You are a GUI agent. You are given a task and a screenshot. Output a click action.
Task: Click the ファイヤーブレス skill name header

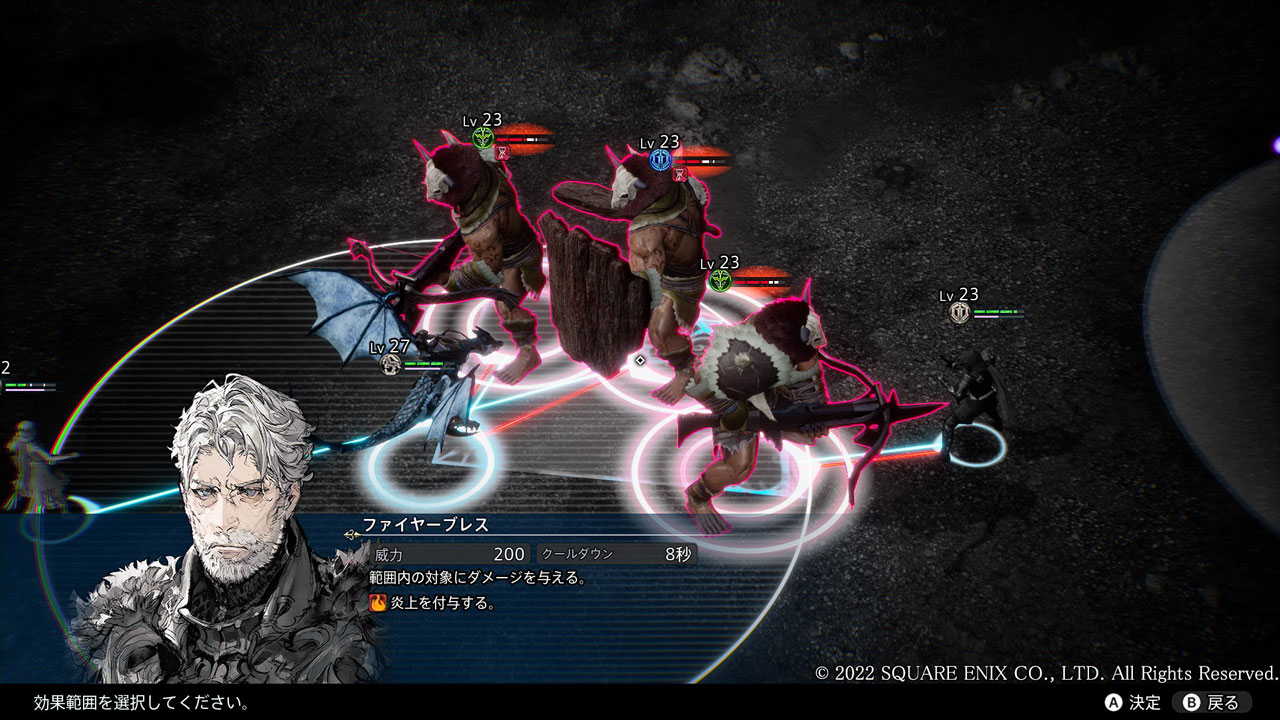tap(425, 525)
